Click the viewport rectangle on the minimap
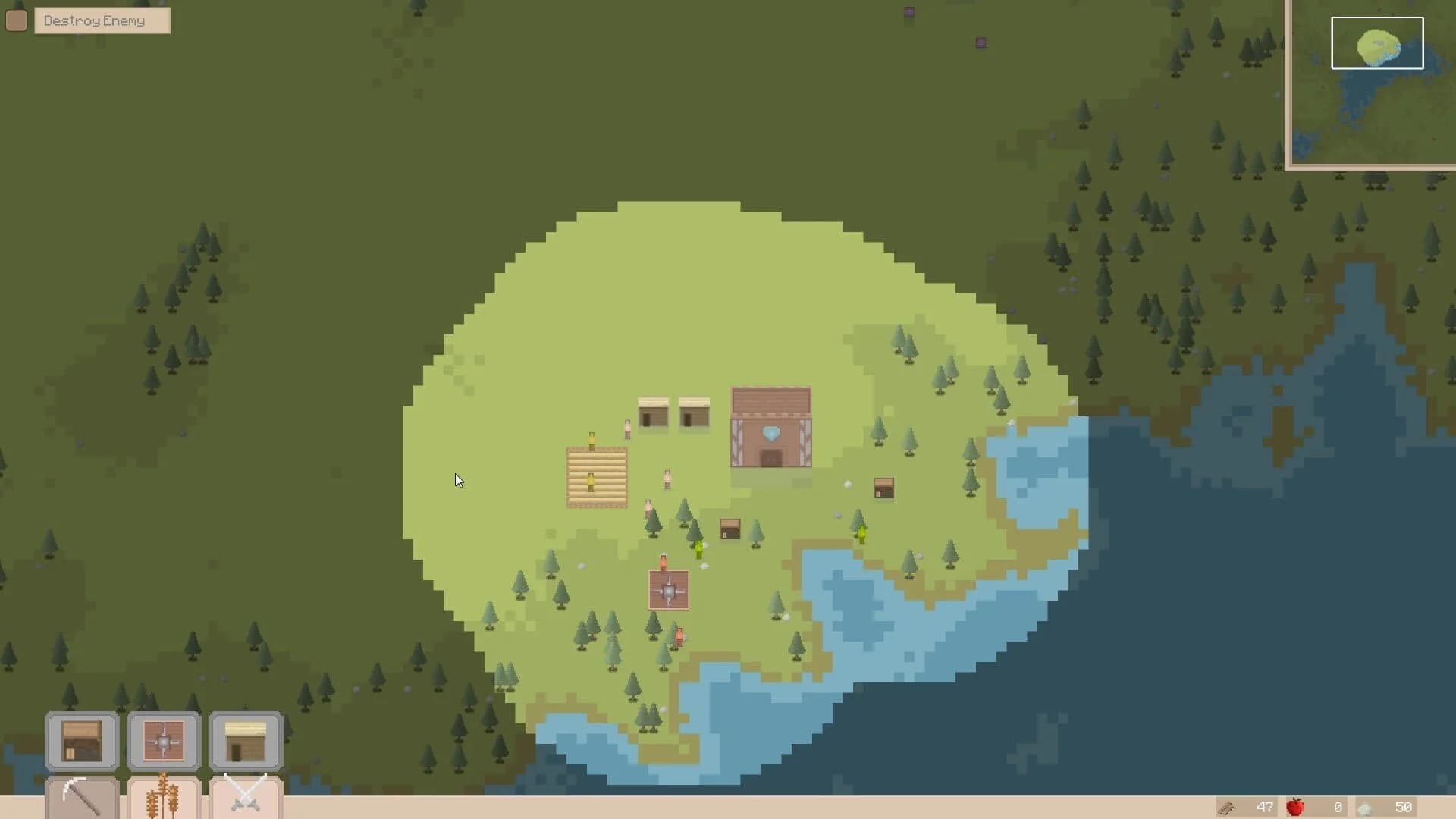 point(1376,43)
